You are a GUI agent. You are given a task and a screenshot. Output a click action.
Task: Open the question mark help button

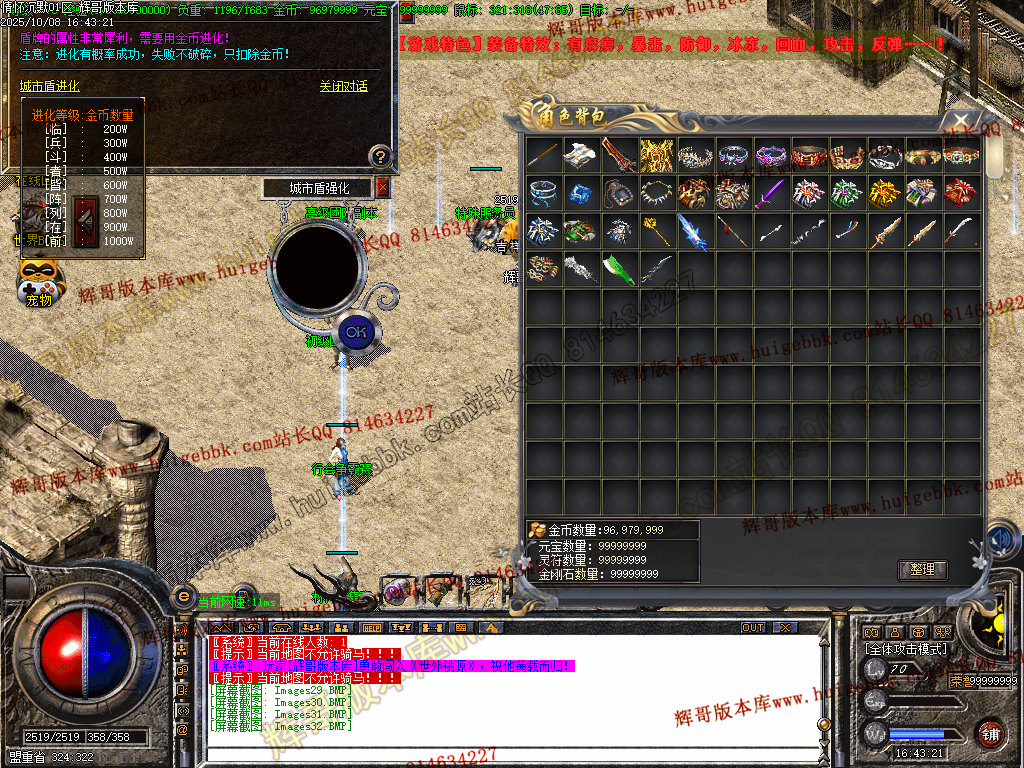tap(379, 156)
